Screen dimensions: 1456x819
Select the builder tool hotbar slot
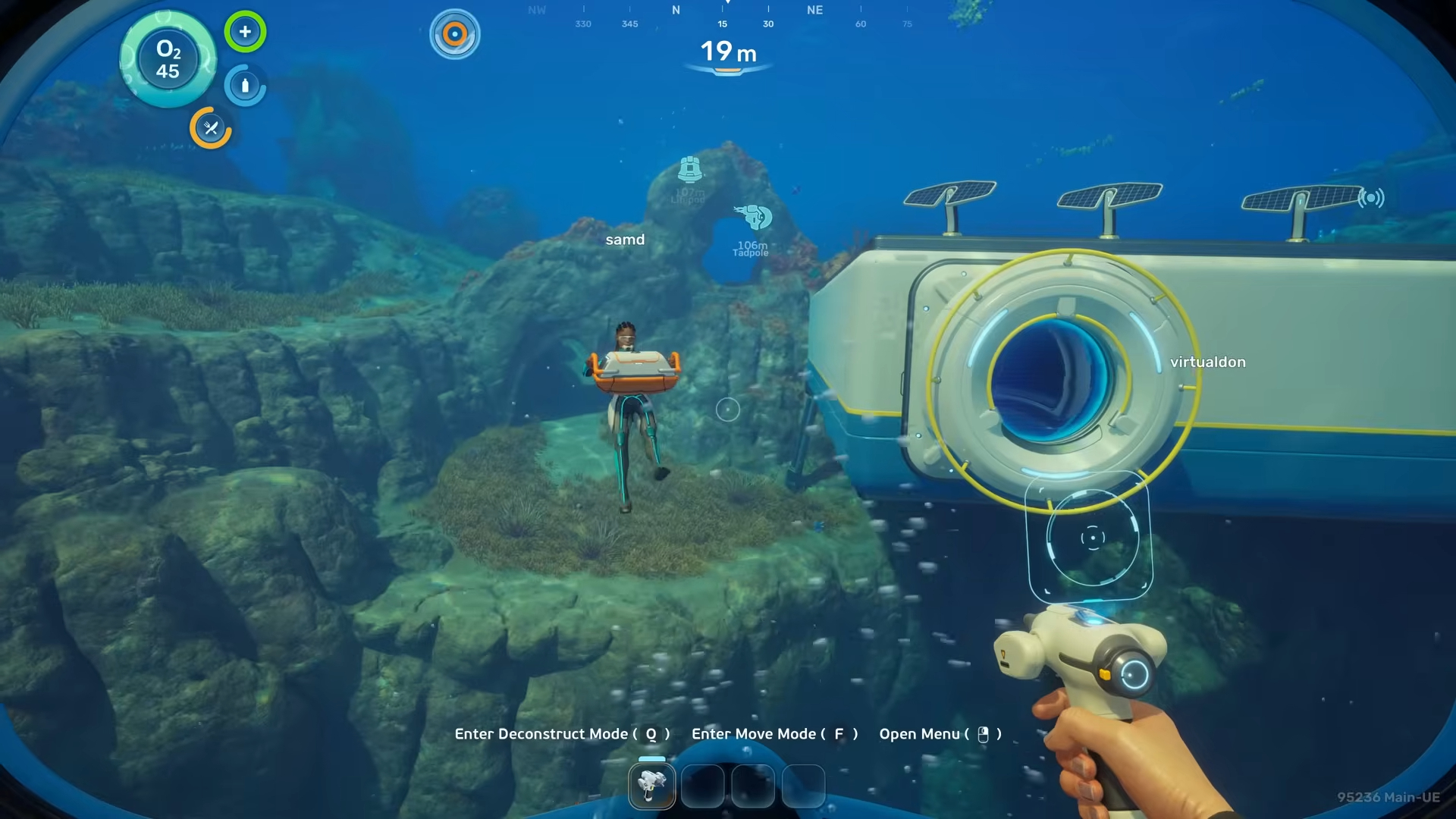(x=651, y=786)
